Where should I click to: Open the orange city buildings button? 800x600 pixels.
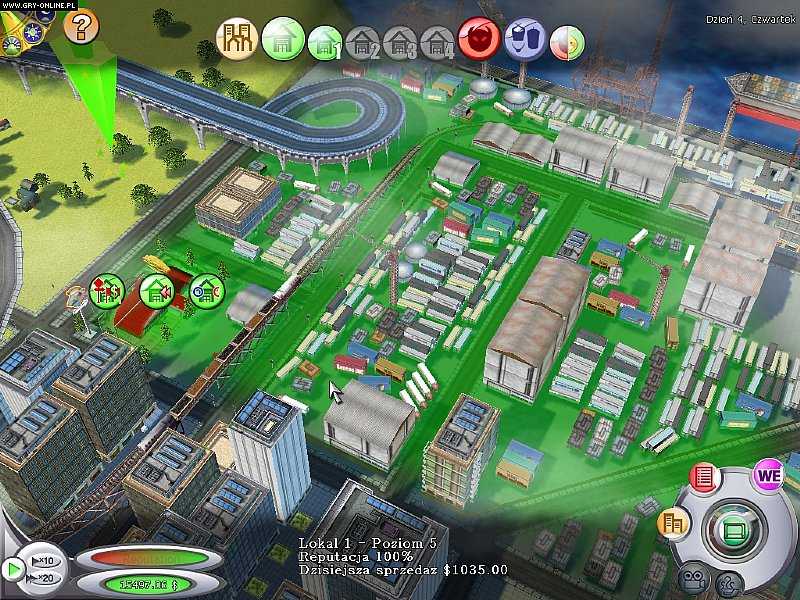point(673,521)
